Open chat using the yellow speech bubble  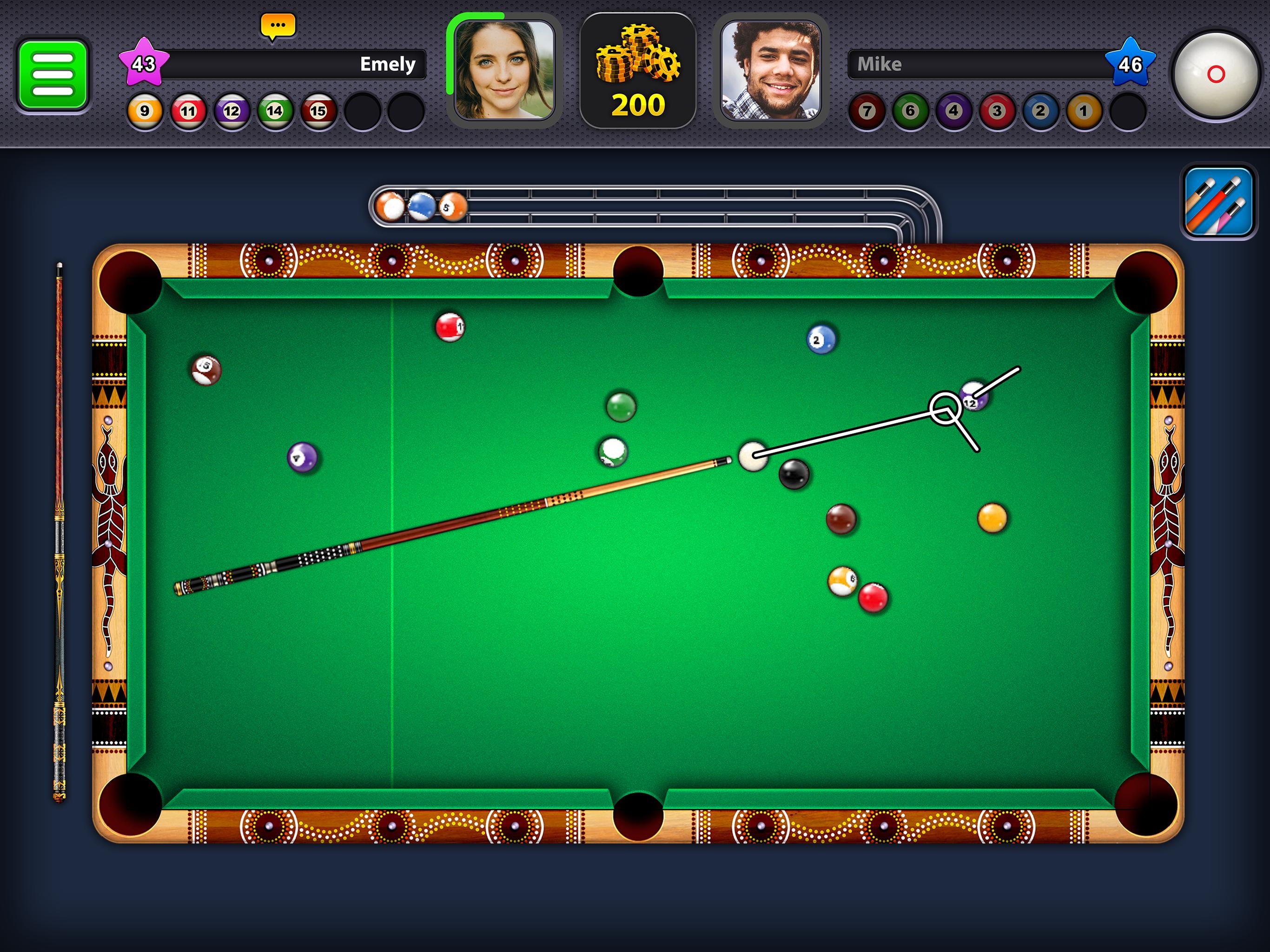point(278,25)
